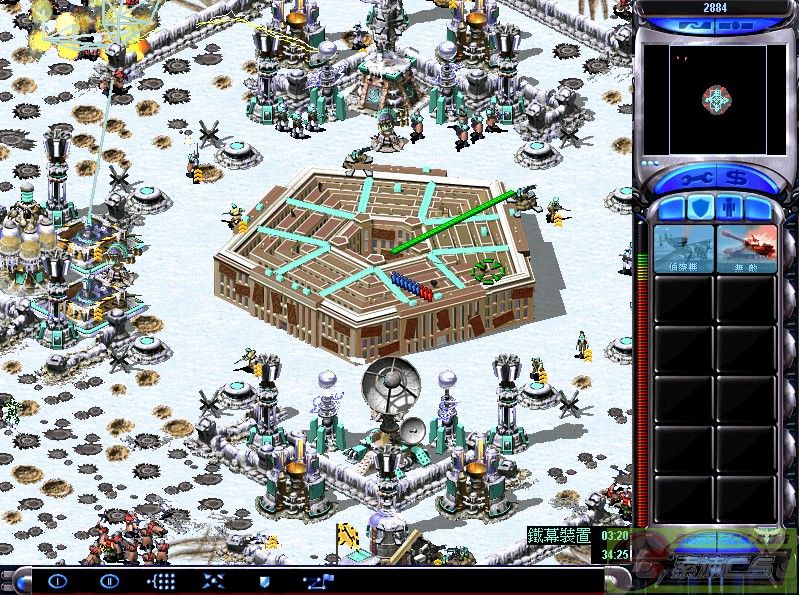Activate the wrench repair button
The image size is (799, 595).
[697, 179]
